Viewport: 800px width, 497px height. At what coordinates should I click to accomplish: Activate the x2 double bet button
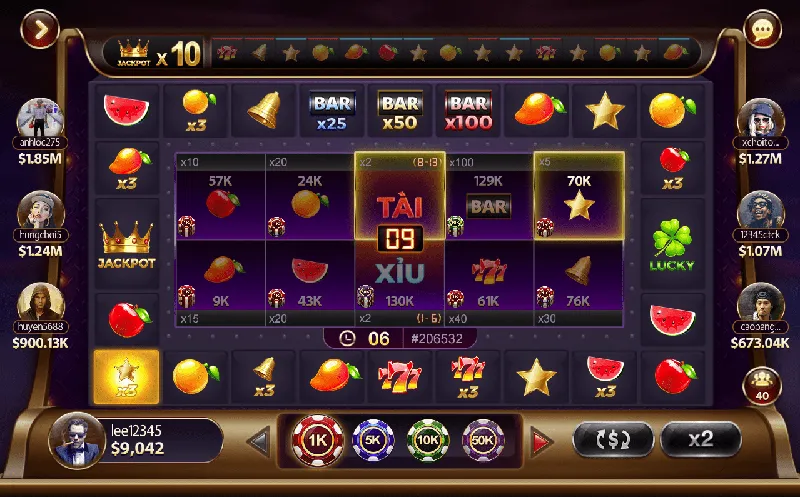click(700, 439)
